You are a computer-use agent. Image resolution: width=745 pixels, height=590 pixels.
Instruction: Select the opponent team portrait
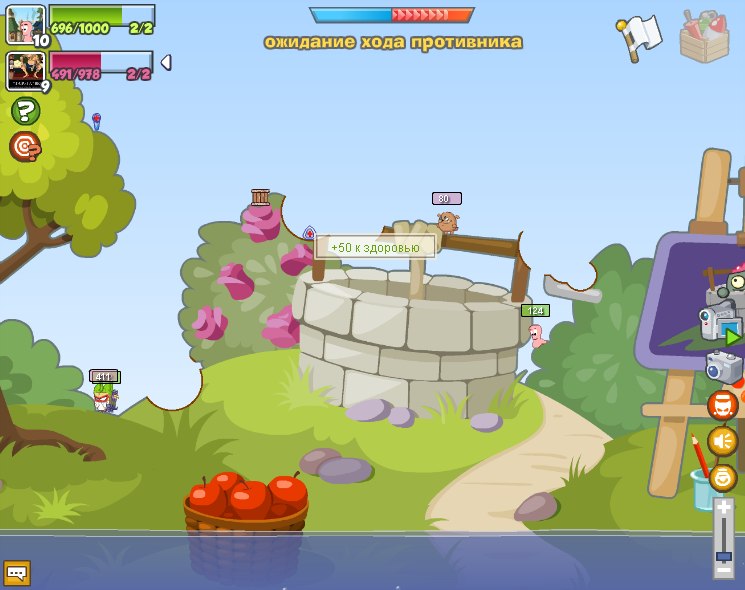(x=24, y=71)
